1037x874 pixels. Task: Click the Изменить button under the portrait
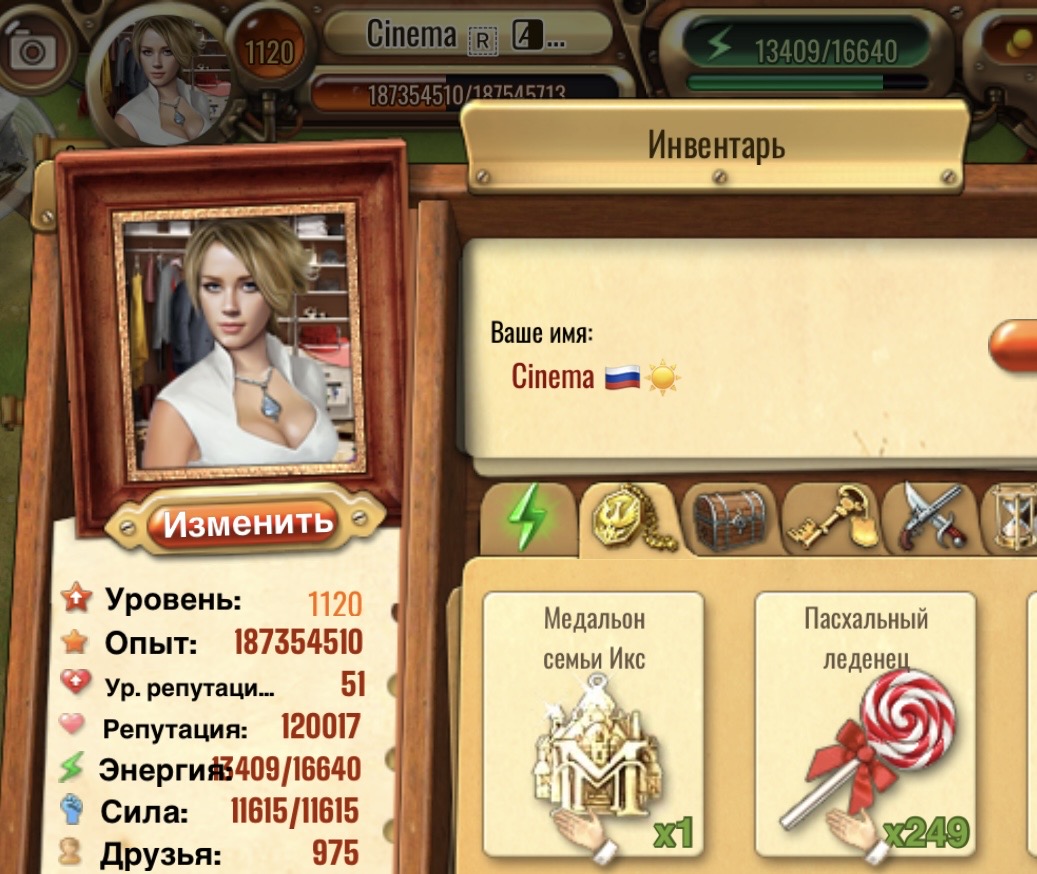coord(246,522)
